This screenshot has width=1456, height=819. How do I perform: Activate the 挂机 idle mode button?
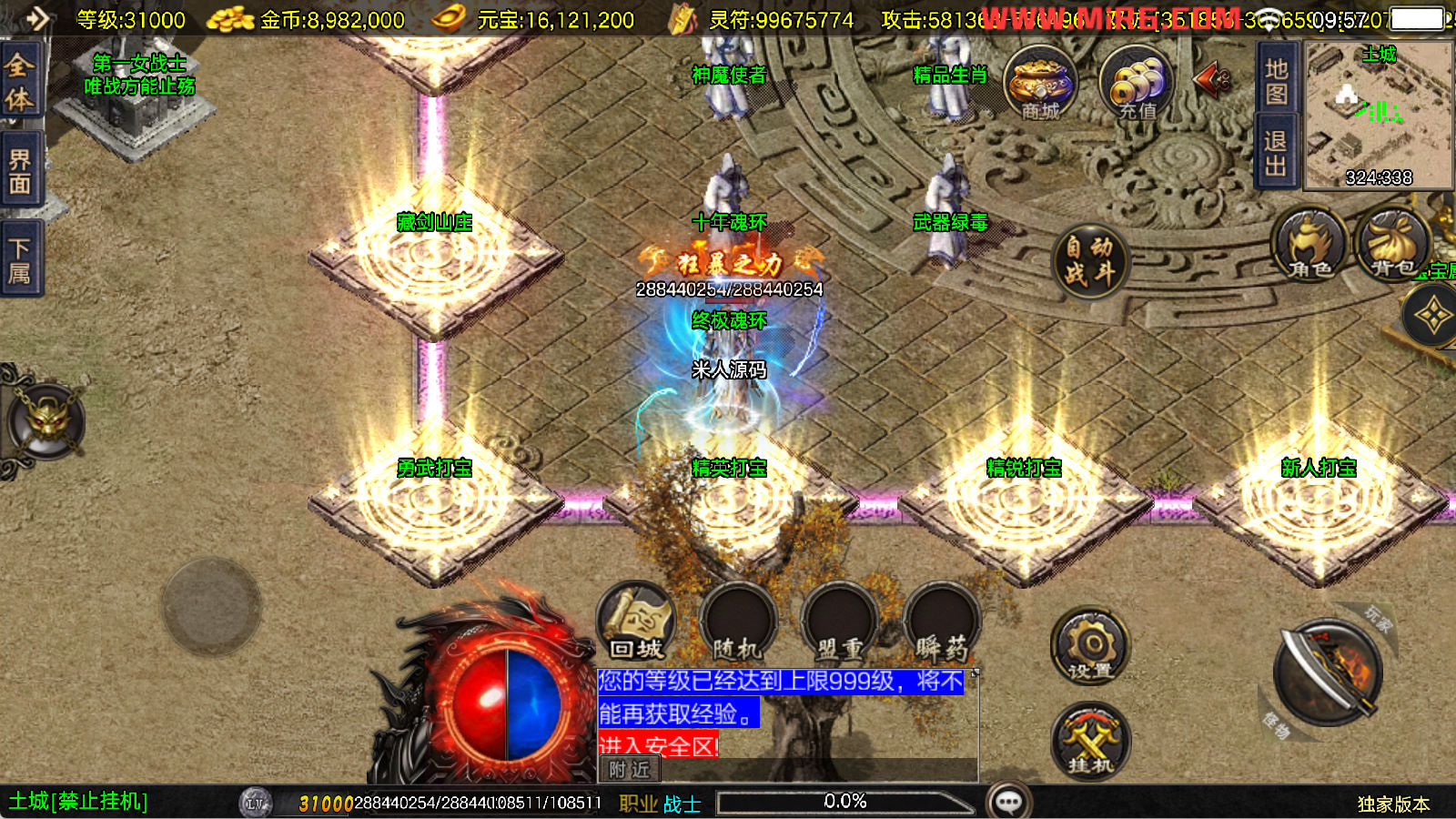[1089, 741]
